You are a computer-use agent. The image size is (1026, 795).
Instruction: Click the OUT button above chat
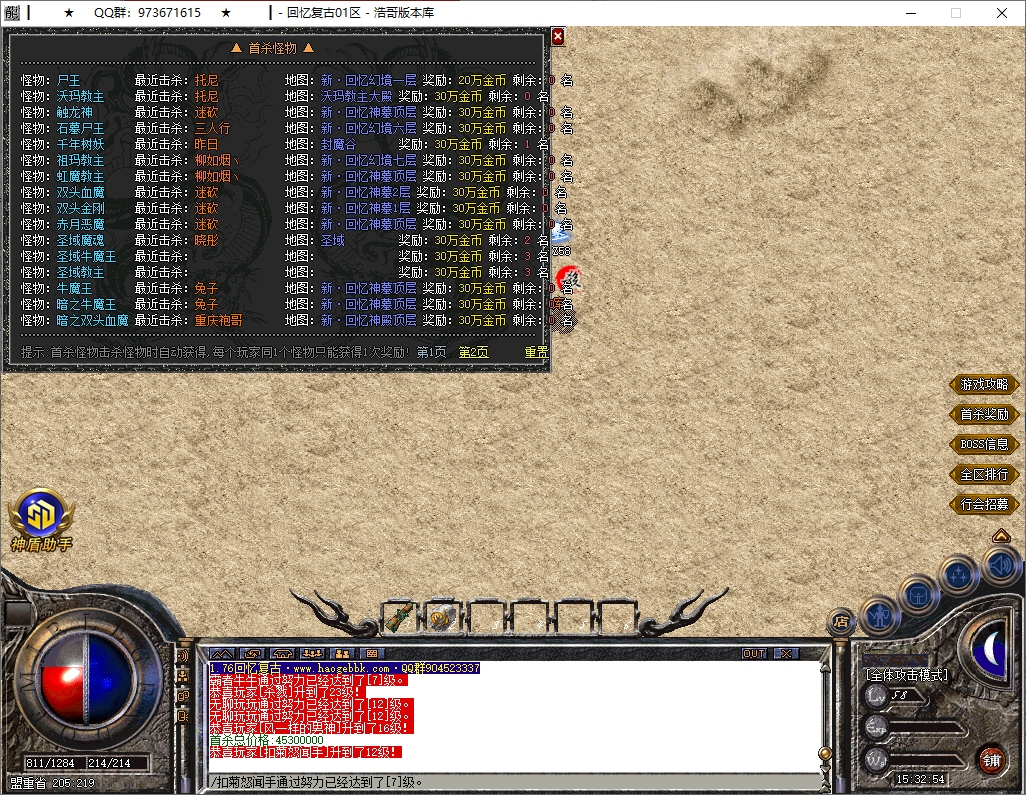pos(754,653)
